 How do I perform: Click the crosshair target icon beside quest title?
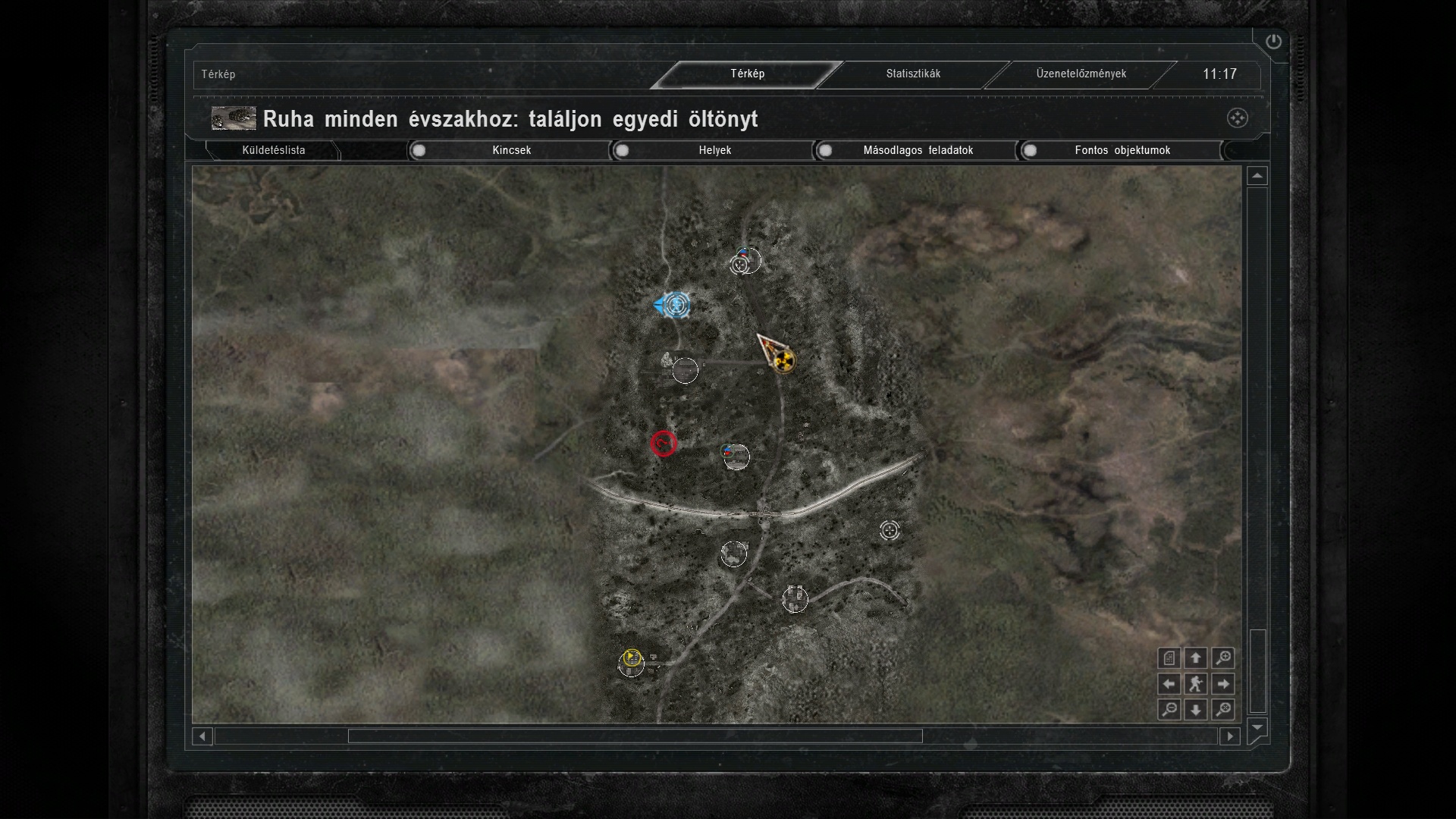(x=1237, y=118)
